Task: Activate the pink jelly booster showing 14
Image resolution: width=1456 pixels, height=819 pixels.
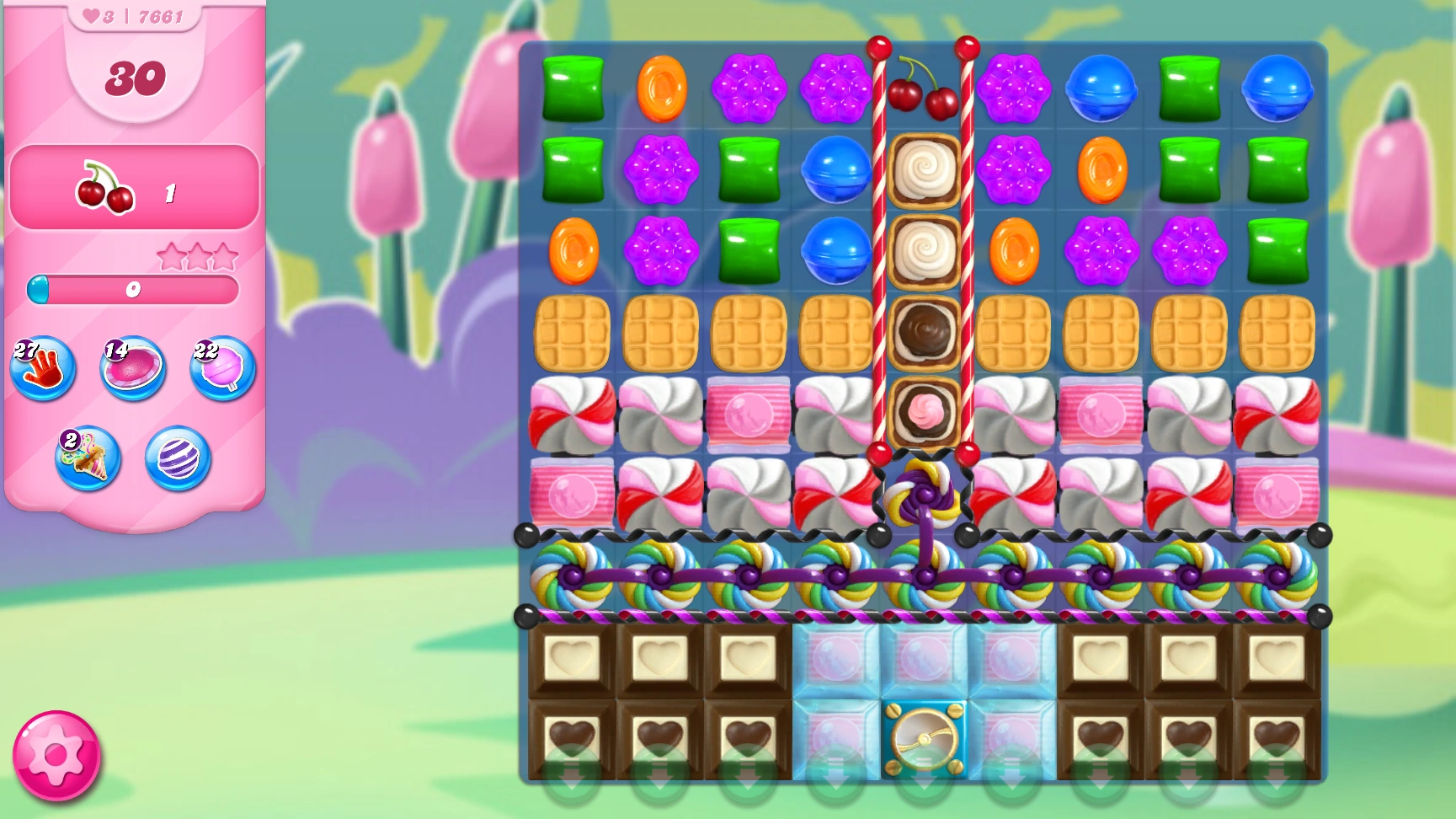Action: tap(131, 368)
